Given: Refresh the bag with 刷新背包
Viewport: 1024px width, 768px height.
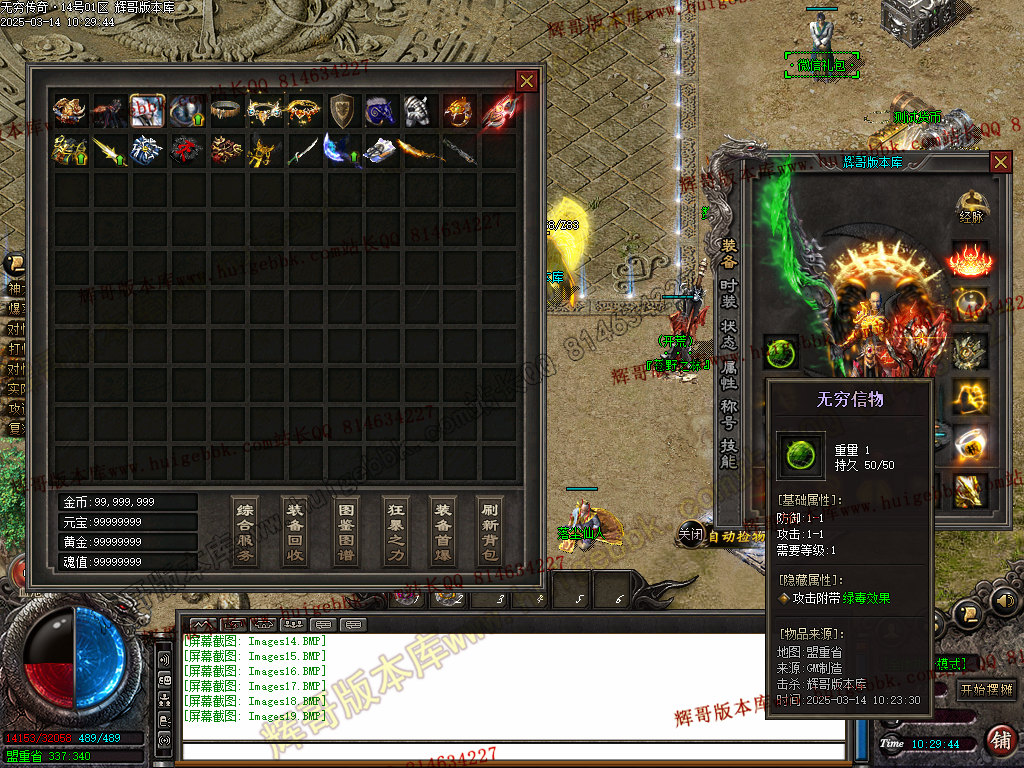Looking at the screenshot, I should tap(489, 531).
